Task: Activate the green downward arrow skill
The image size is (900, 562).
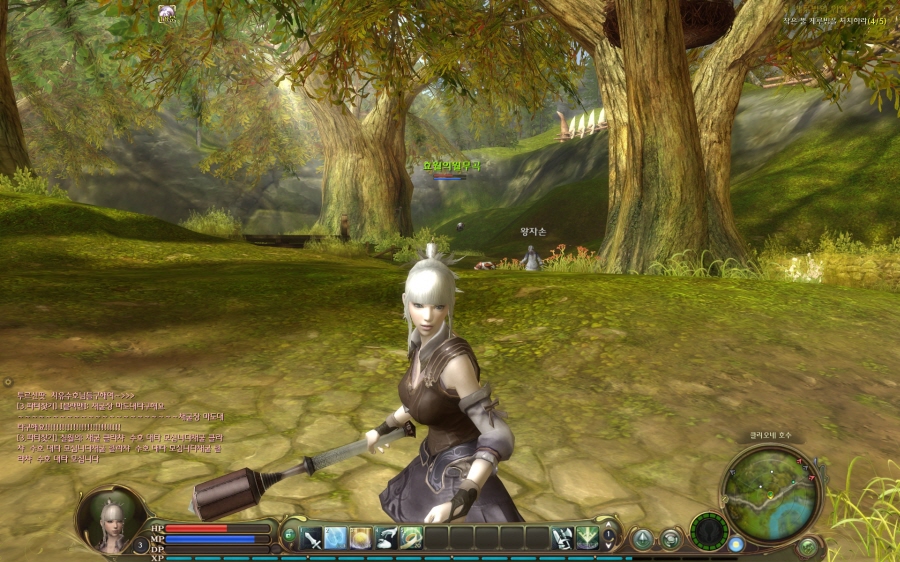Action: 587,538
